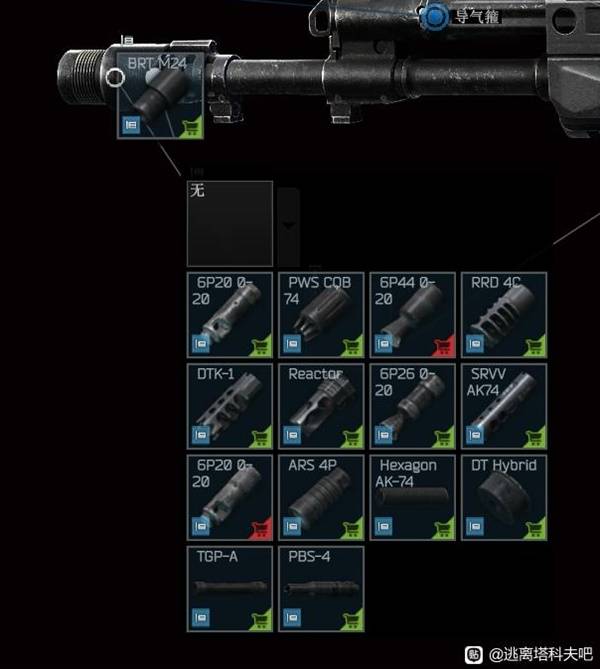600x669 pixels.
Task: Select the ARS 4P muzzle device
Action: click(320, 497)
